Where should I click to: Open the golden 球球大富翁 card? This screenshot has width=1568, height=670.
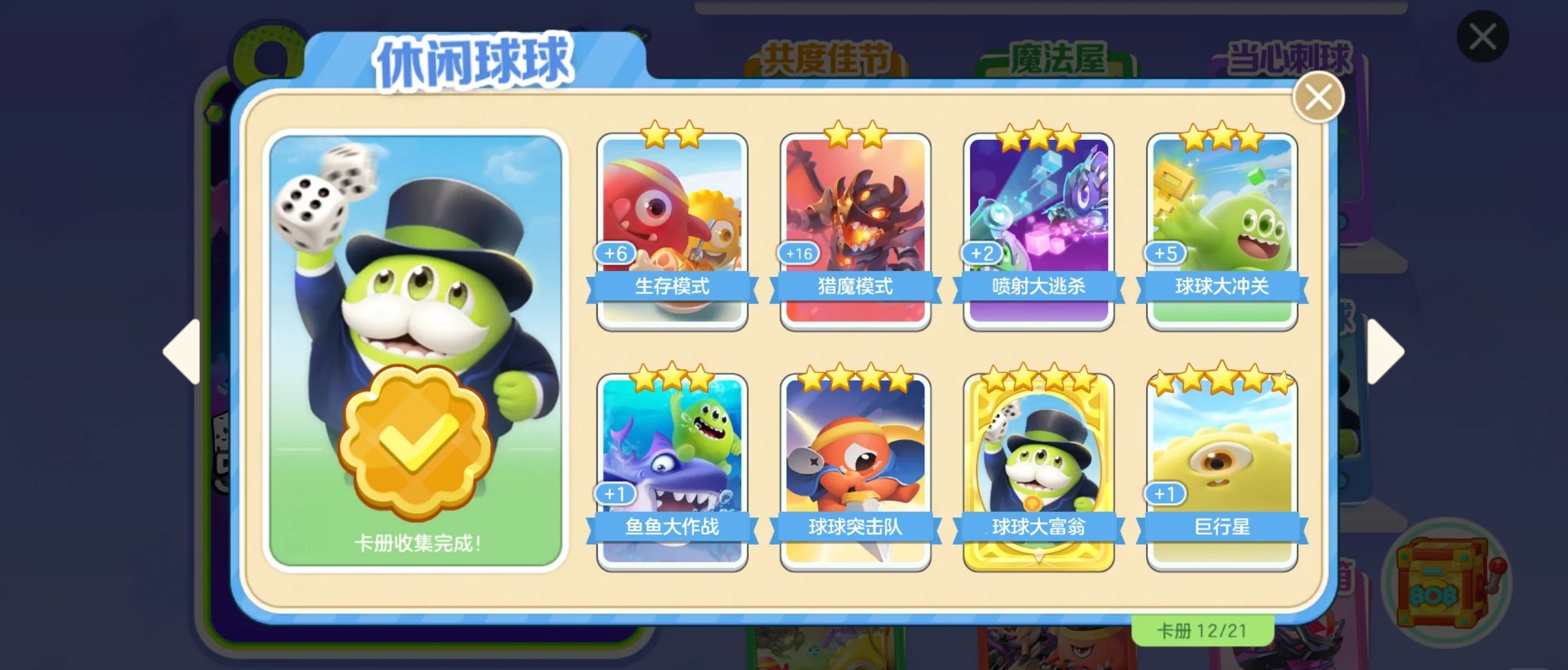pyautogui.click(x=1038, y=471)
